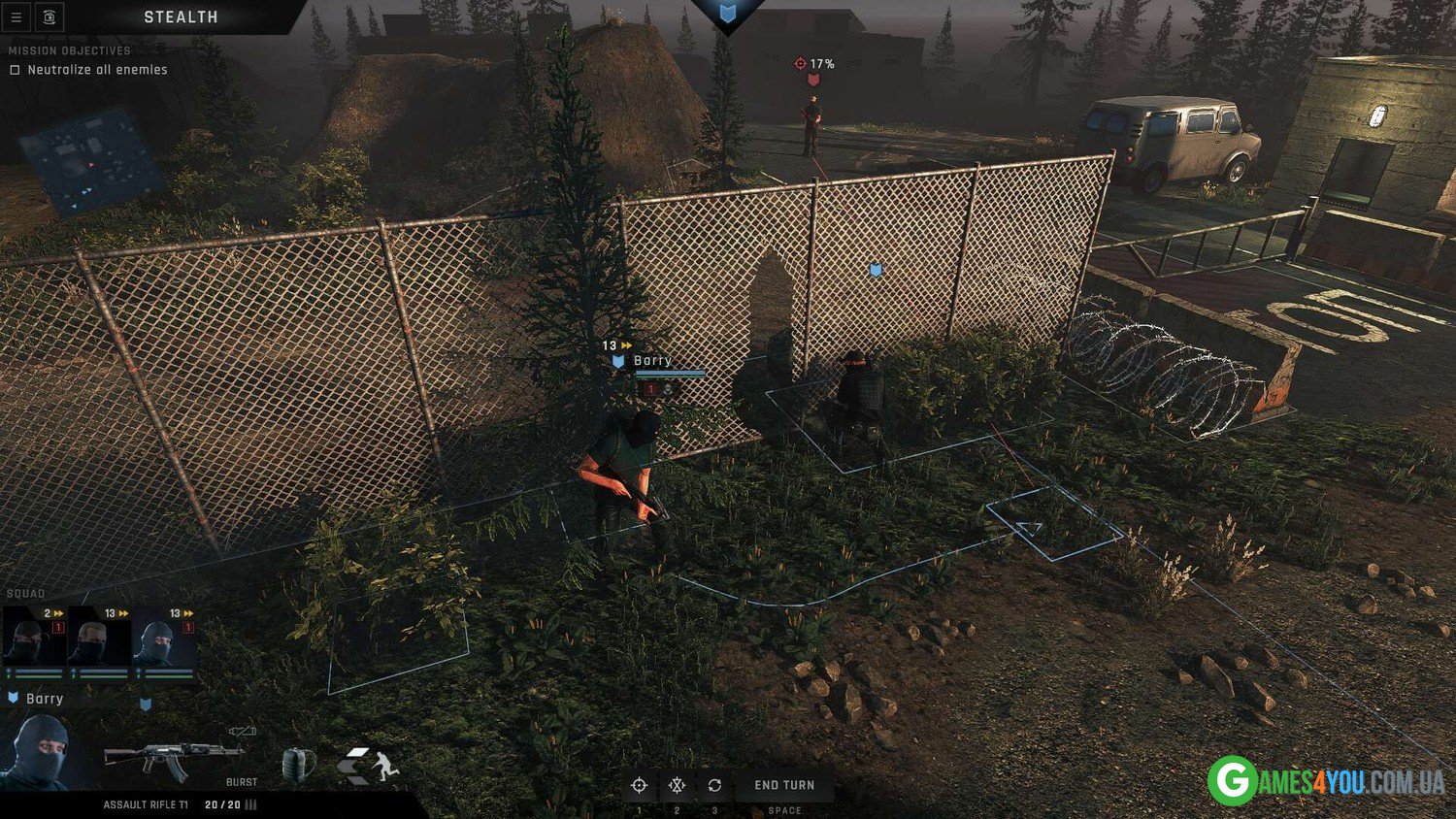Target the enemy with 17% hit chance

click(811, 126)
